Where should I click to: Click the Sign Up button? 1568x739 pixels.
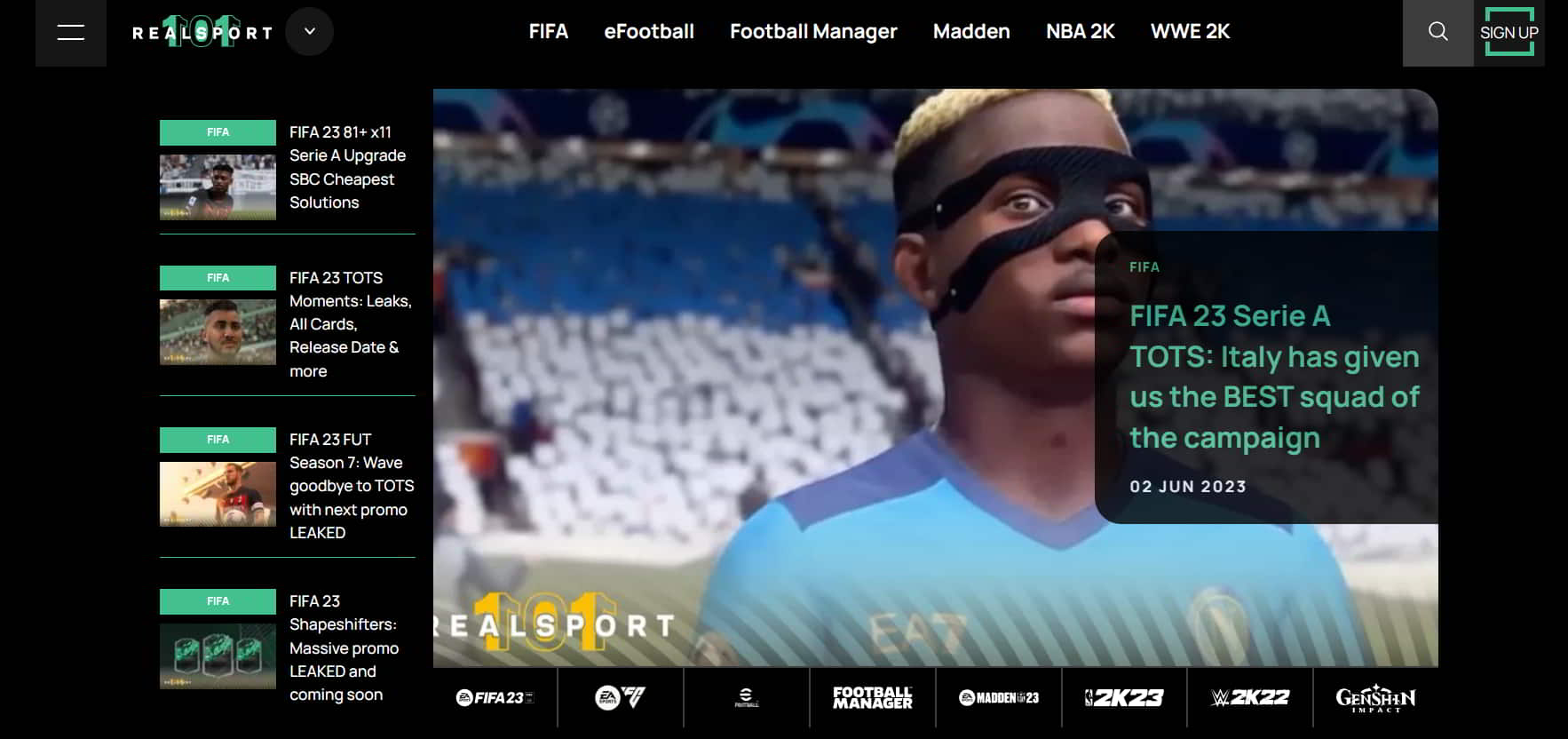[1509, 33]
